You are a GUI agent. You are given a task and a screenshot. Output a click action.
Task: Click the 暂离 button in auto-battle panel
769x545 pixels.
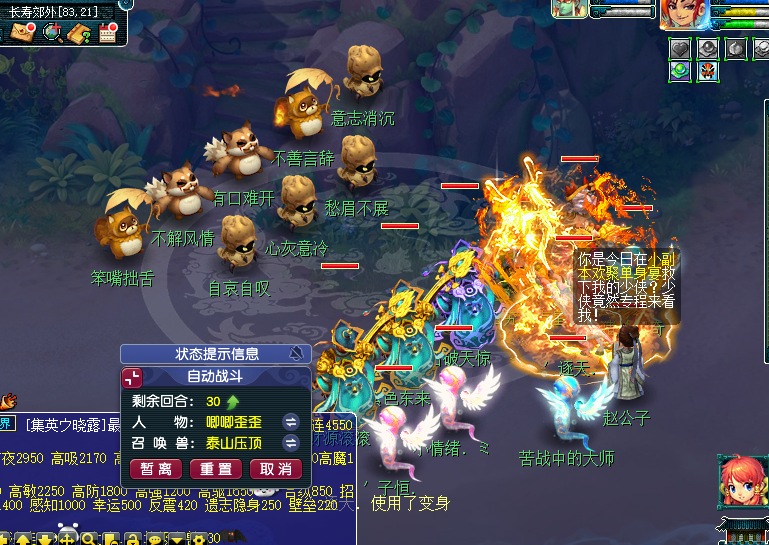pos(155,469)
